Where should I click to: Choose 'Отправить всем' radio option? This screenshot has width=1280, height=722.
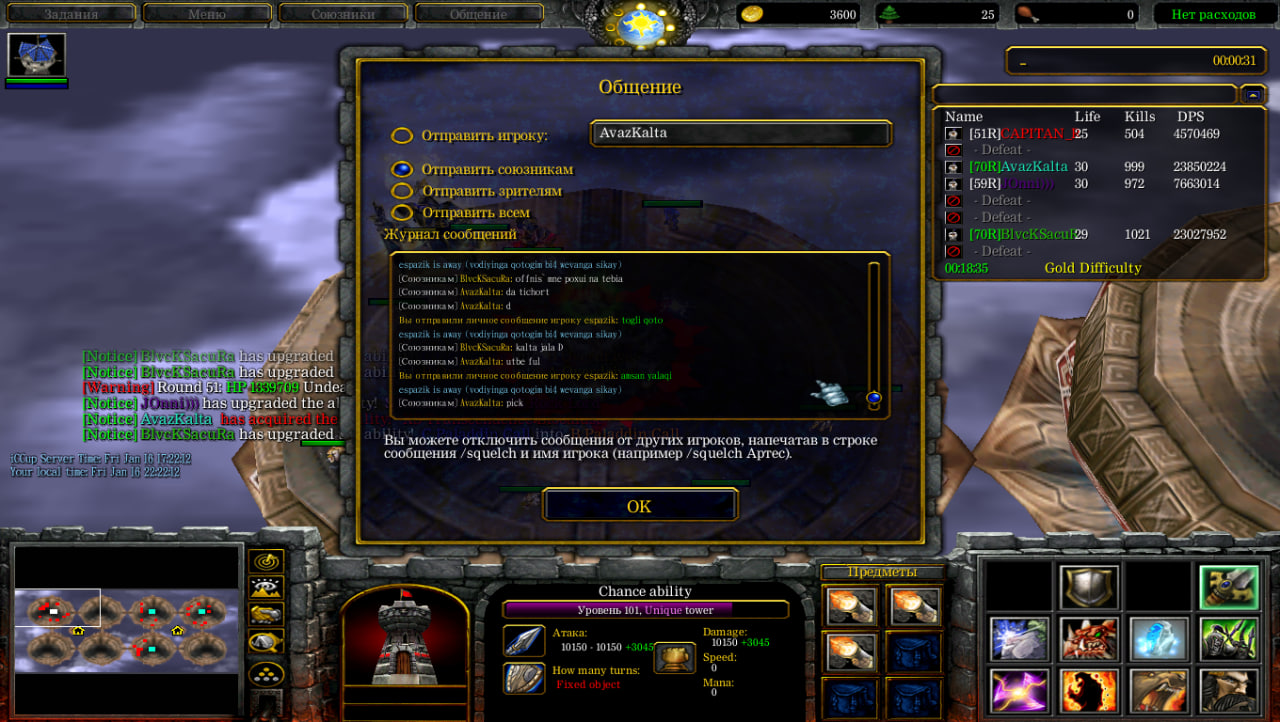pyautogui.click(x=402, y=213)
